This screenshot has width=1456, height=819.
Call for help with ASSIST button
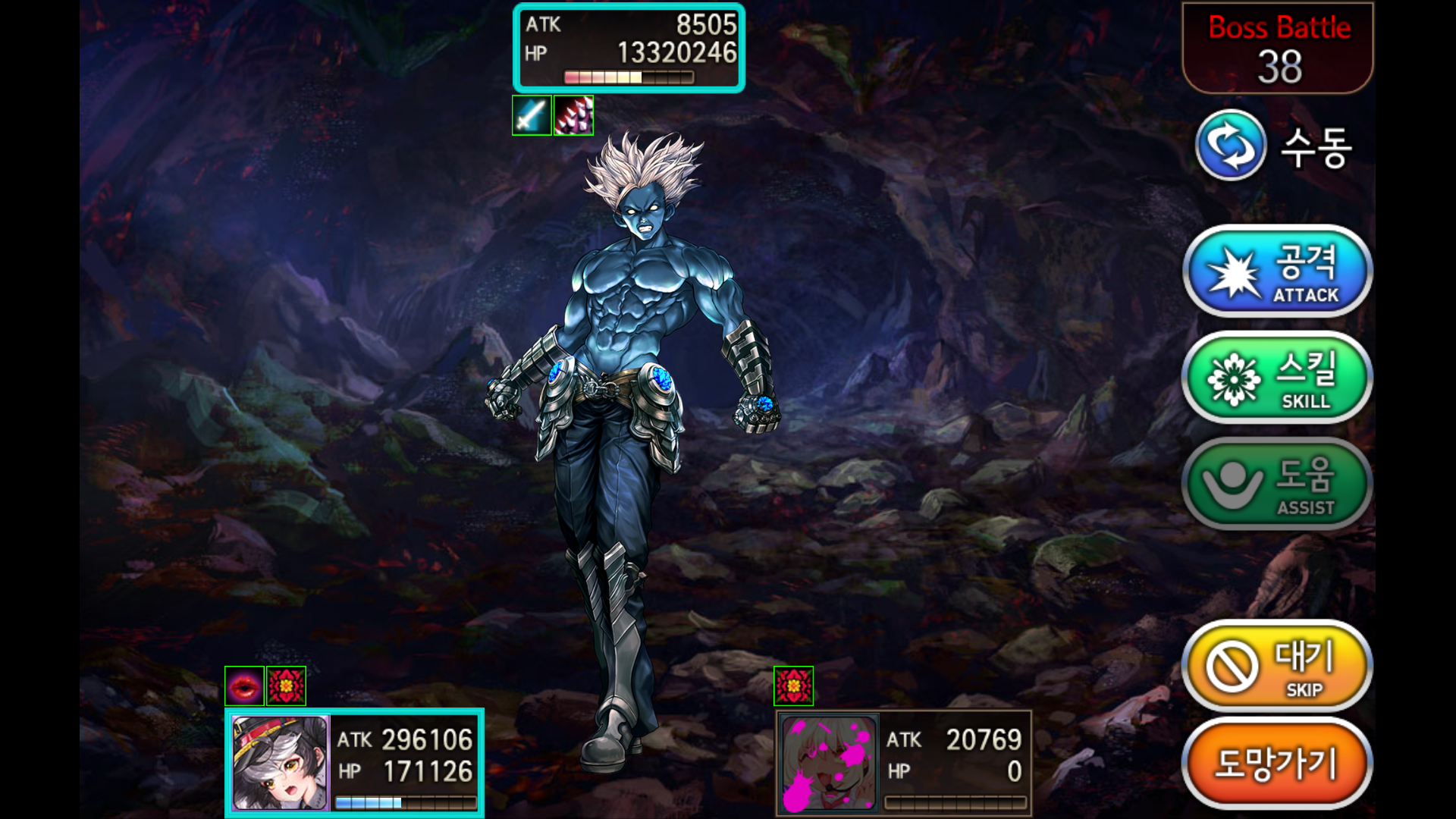[x=1277, y=484]
